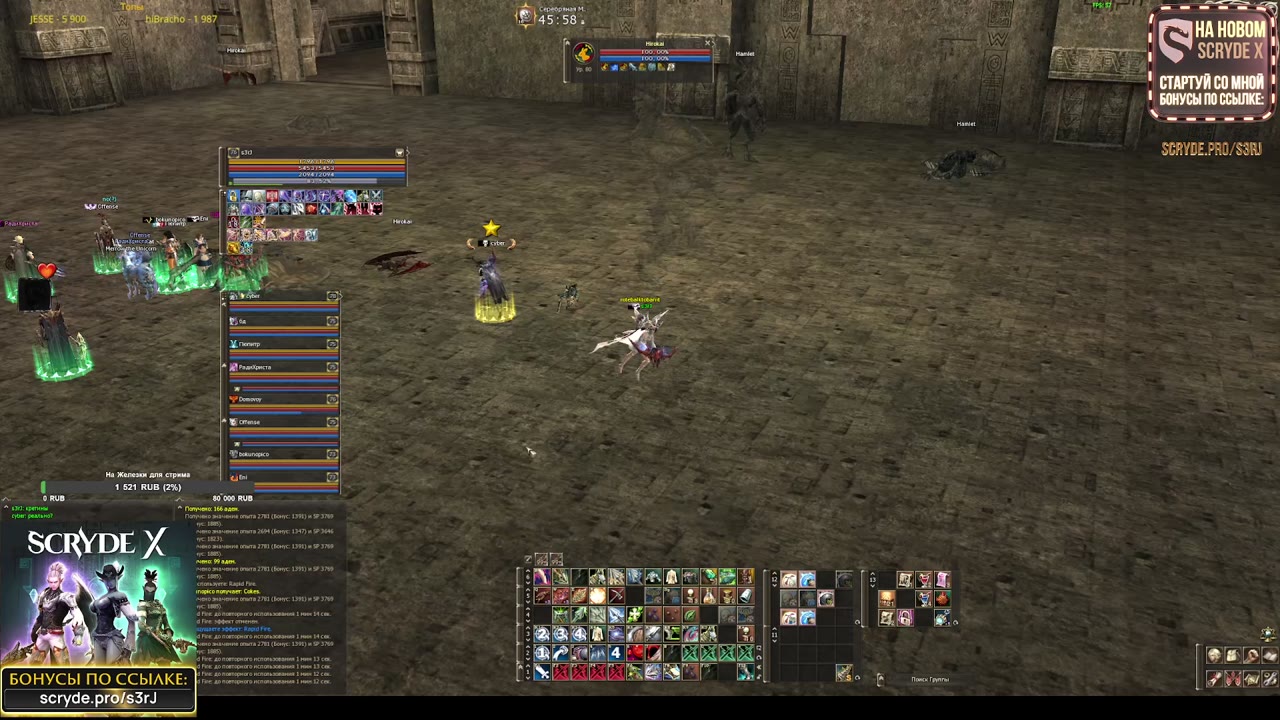This screenshot has width=1280, height=720.
Task: Use the red cocktail drink item slot
Action: tap(924, 580)
